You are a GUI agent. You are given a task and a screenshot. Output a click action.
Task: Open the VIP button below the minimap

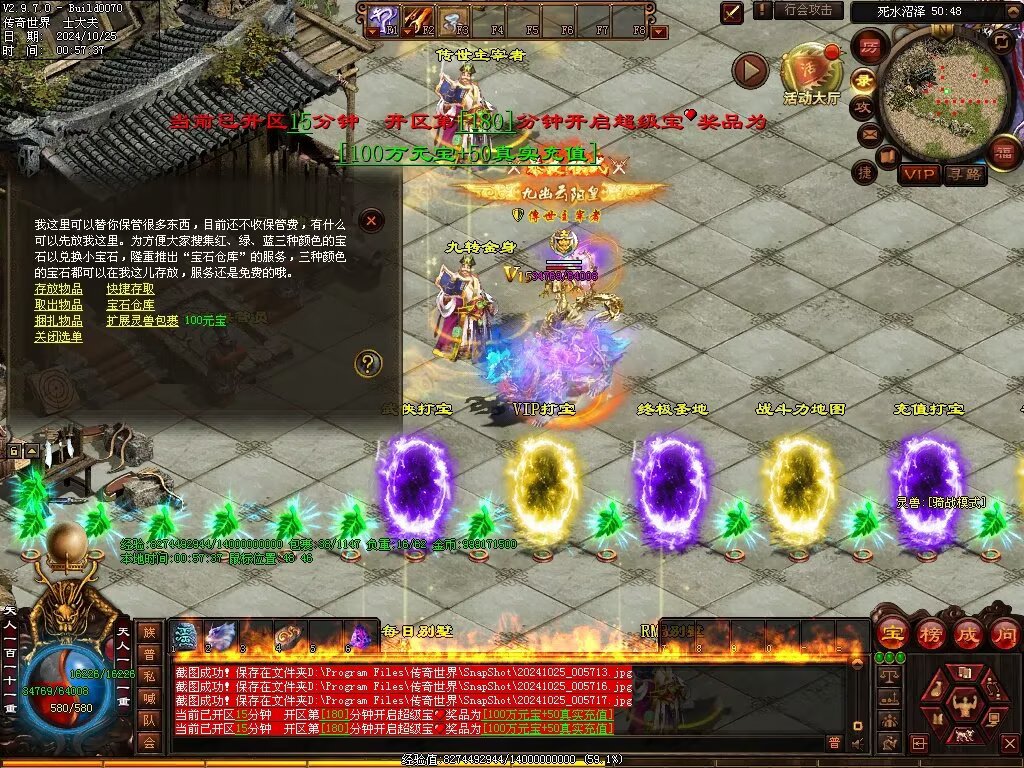919,175
